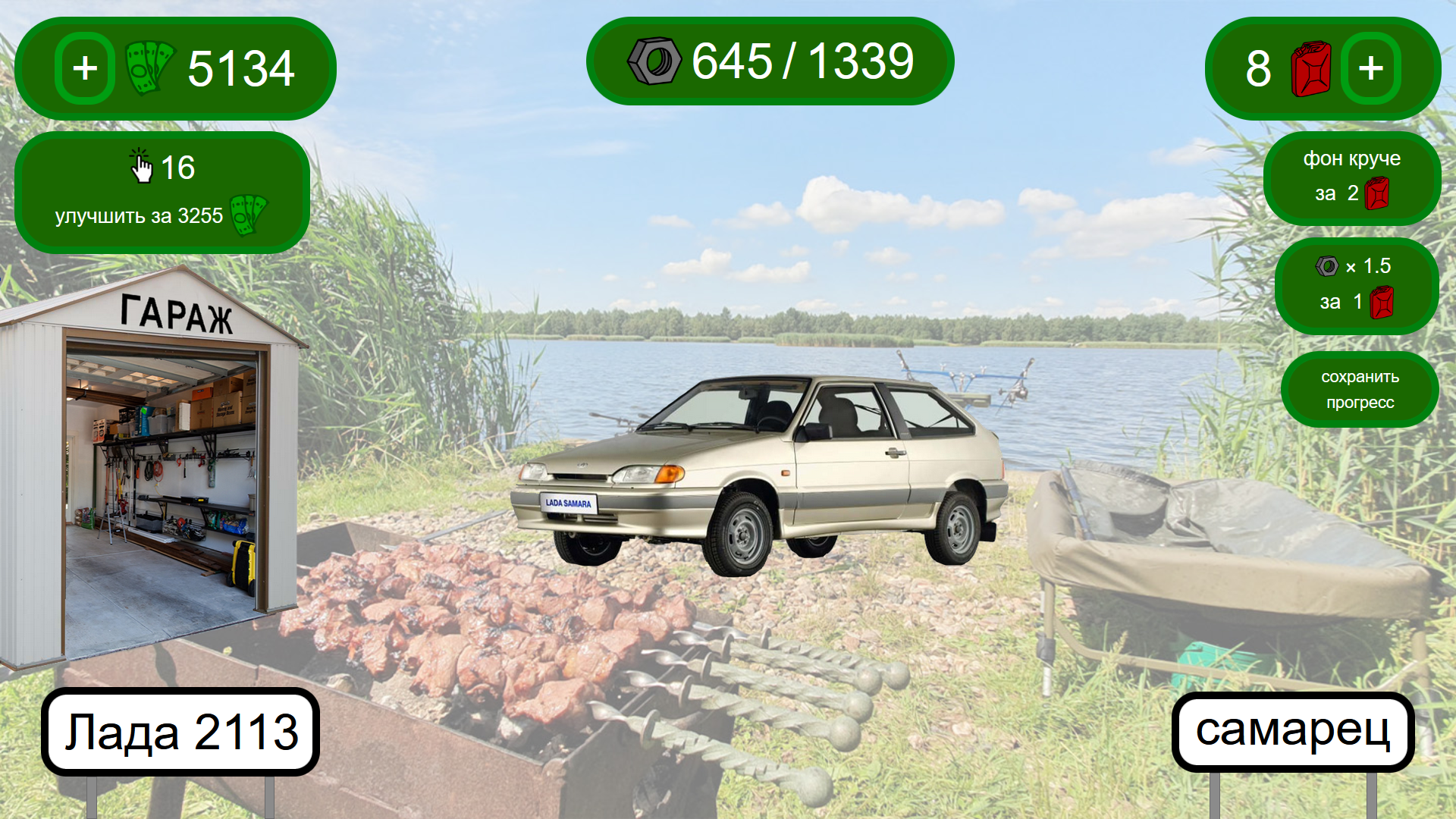Click the cursor hand icon above улучшить
This screenshot has width=1456, height=819.
click(143, 167)
